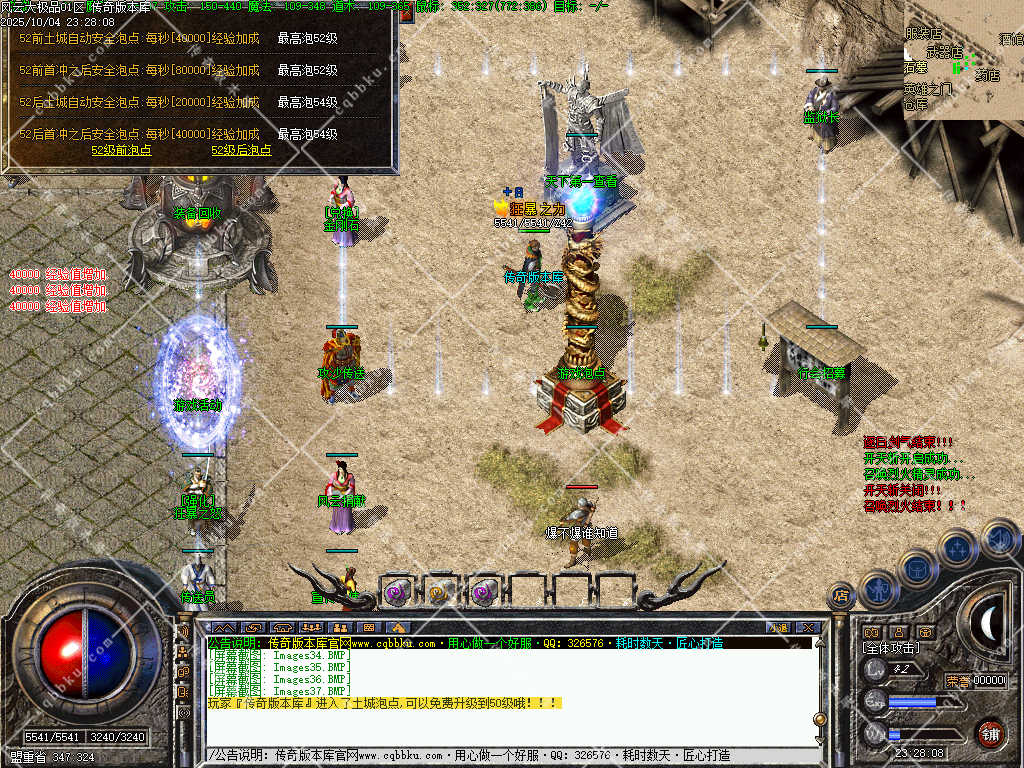Follow the 52级前泡点 link

click(121, 150)
